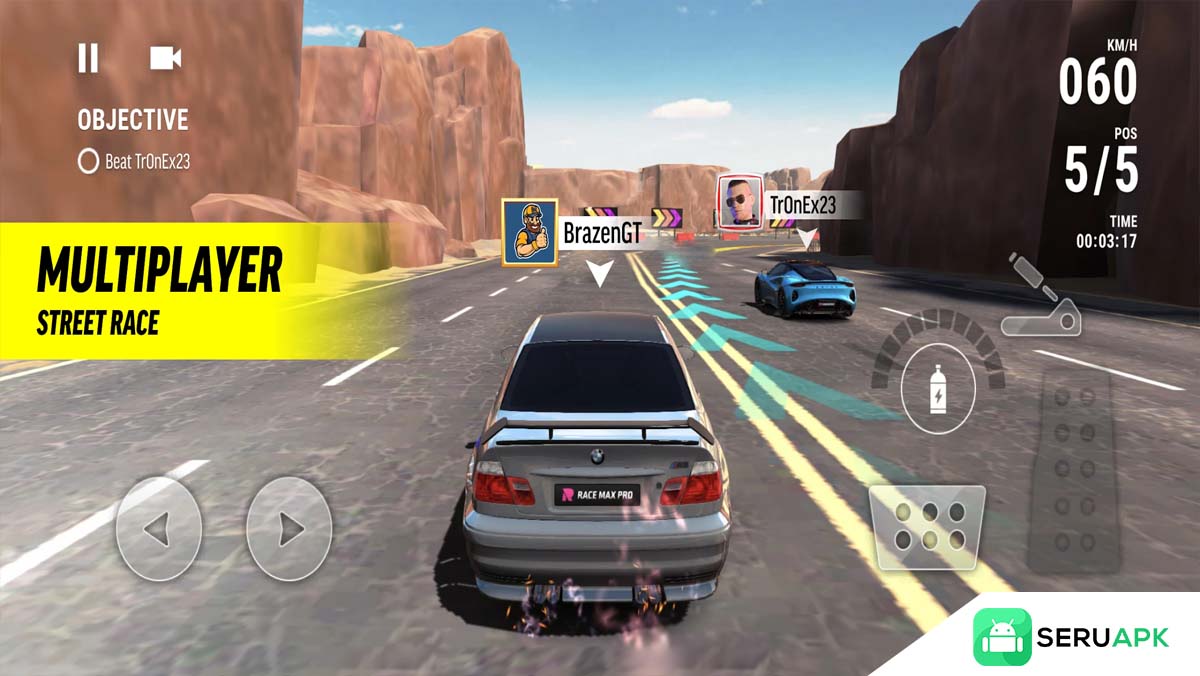Activate the nitro boost bottle
1200x676 pixels.
pyautogui.click(x=938, y=391)
